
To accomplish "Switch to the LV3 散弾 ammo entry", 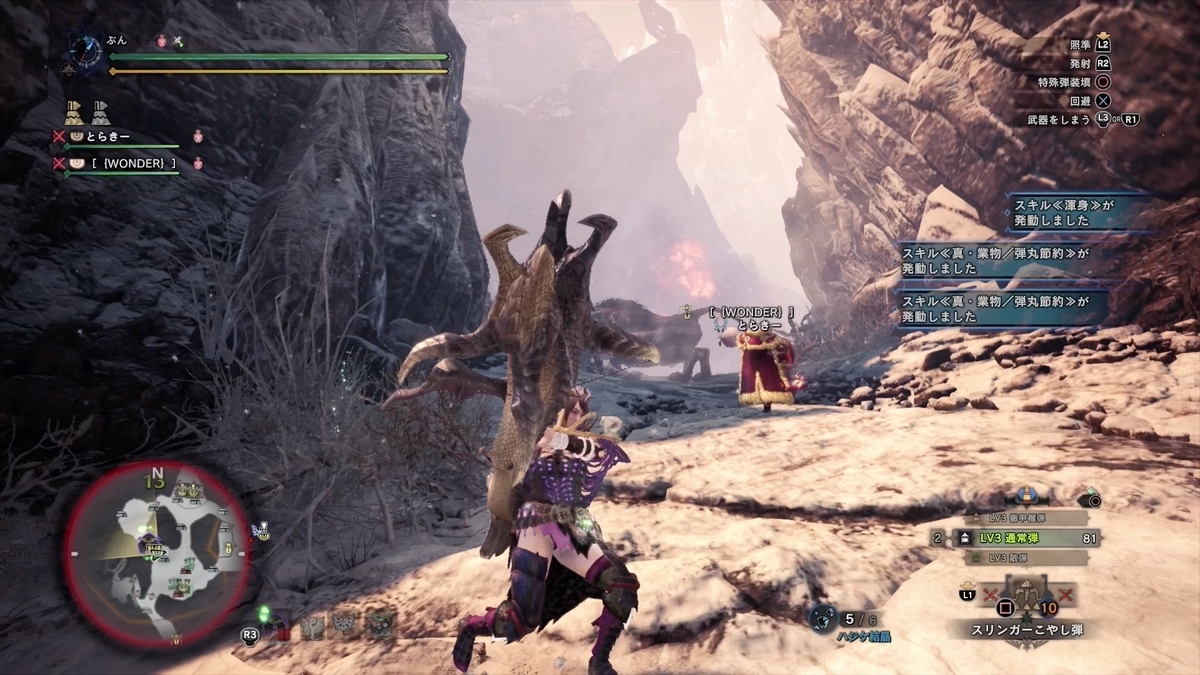I will point(1015,558).
